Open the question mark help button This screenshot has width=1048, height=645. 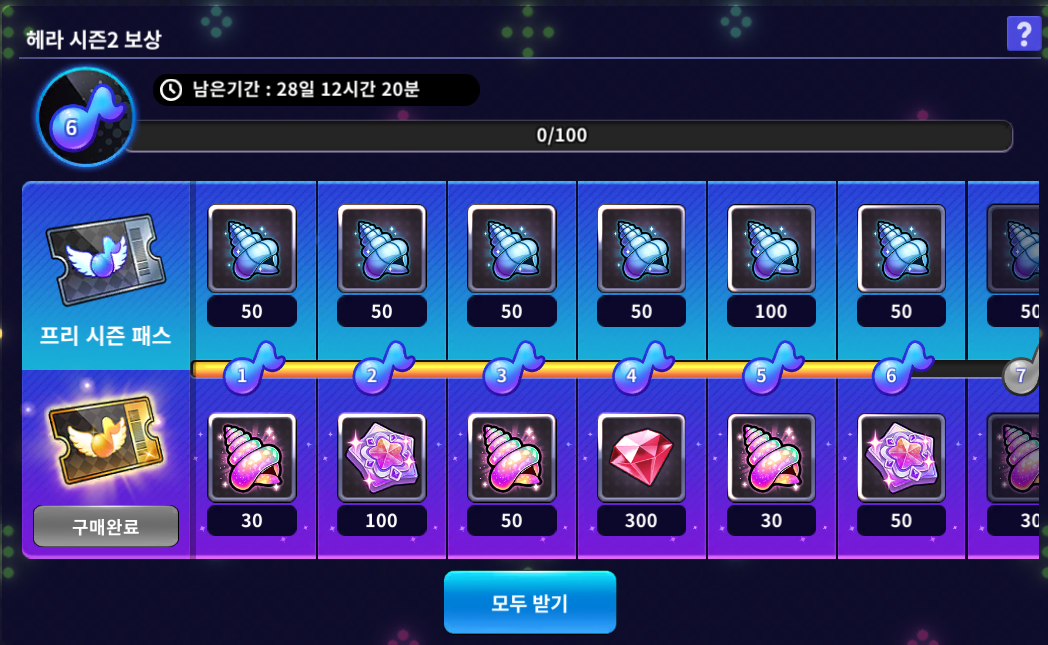pyautogui.click(x=1022, y=35)
